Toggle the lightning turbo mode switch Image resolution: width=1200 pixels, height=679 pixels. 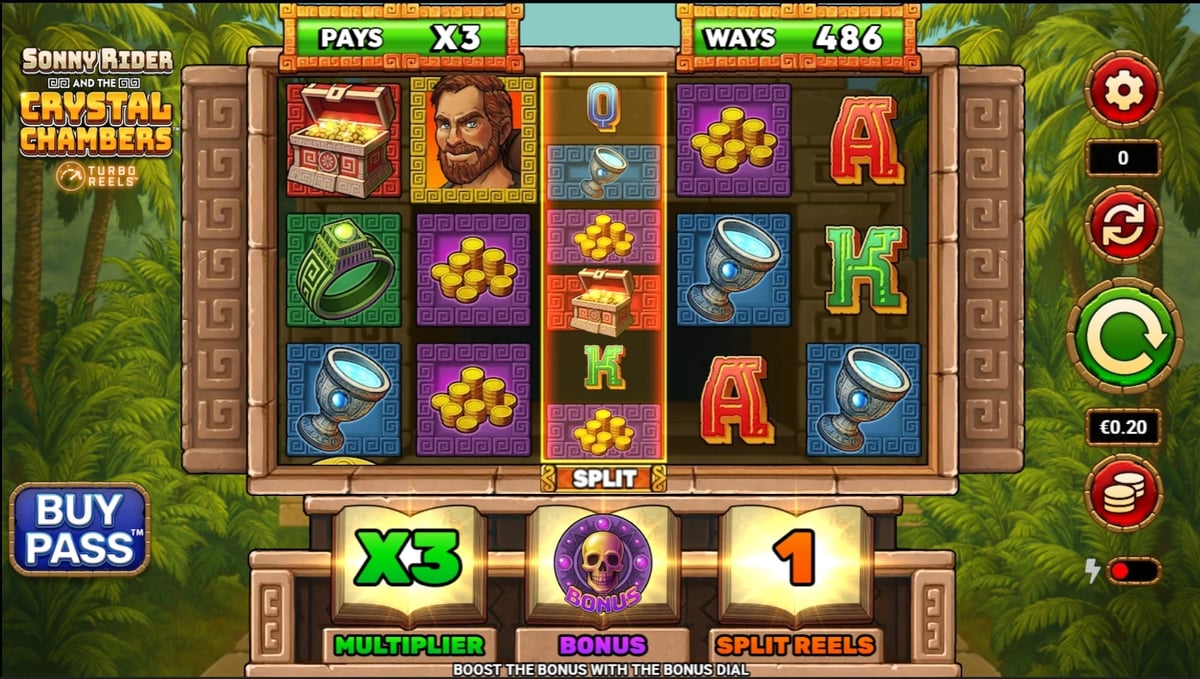[1132, 571]
